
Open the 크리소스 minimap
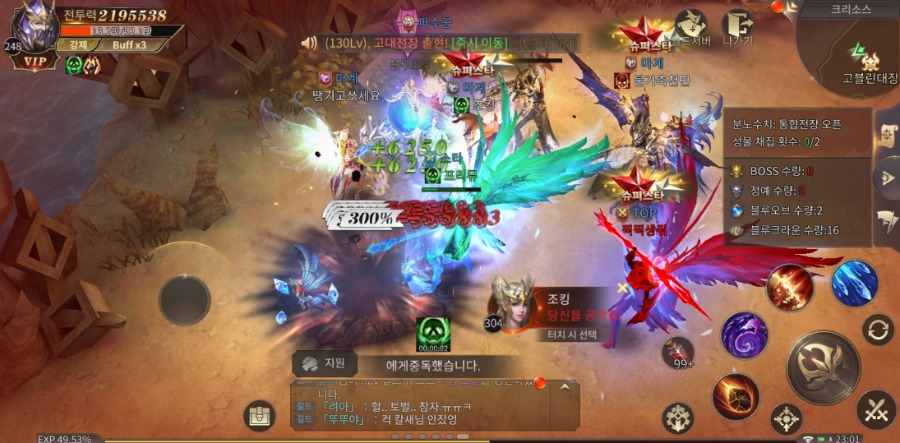click(x=850, y=50)
